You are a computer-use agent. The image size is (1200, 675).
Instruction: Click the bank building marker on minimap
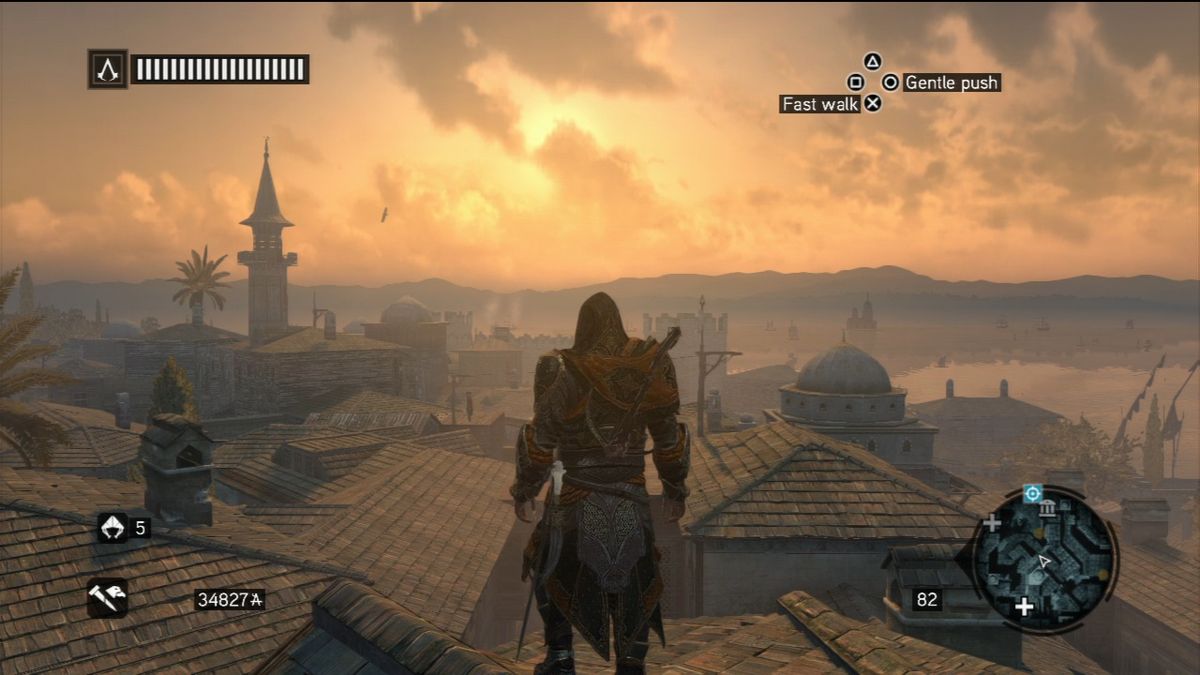coord(1048,510)
